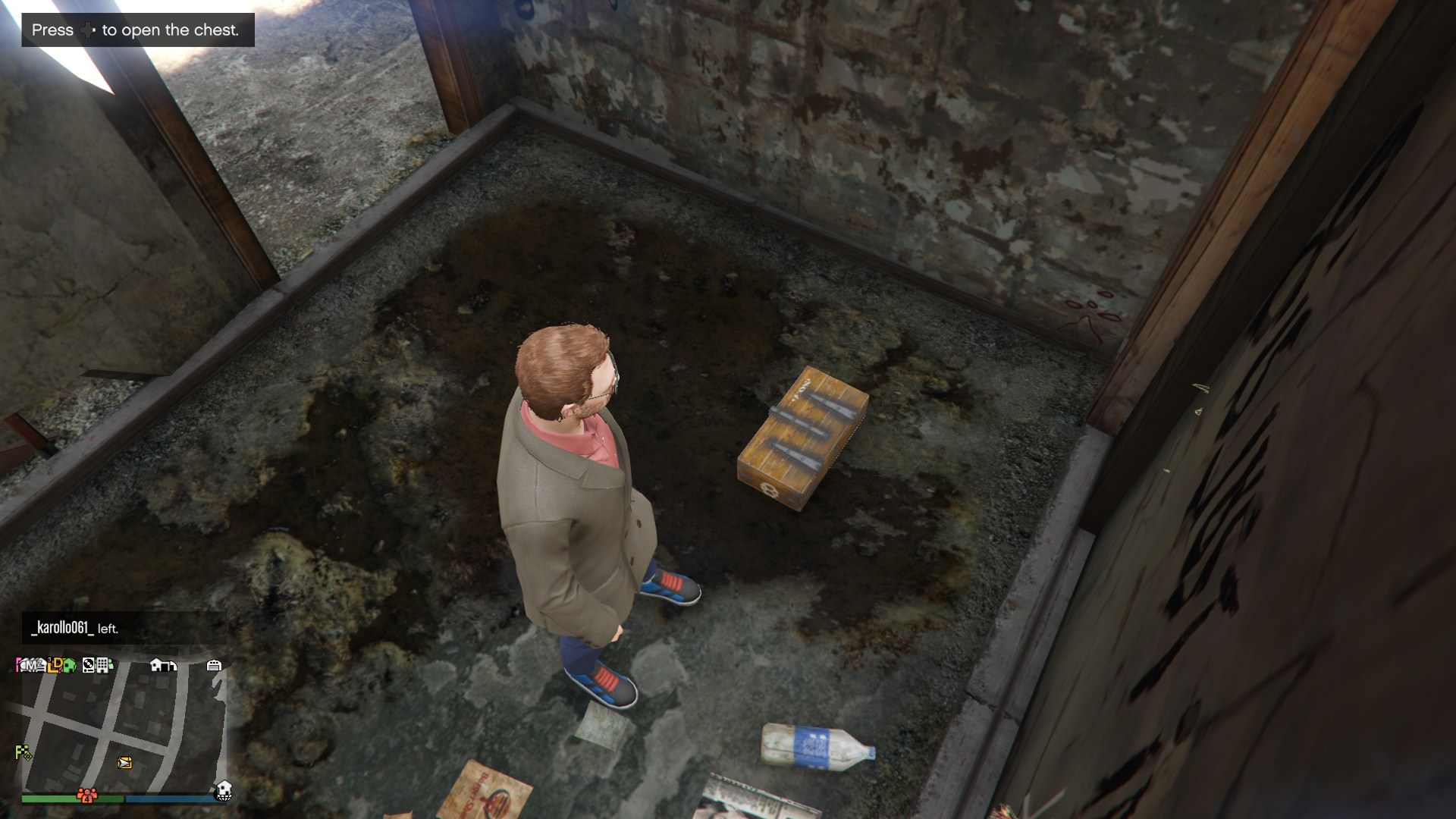
Task: Click the record player blip
Action: coord(89,665)
